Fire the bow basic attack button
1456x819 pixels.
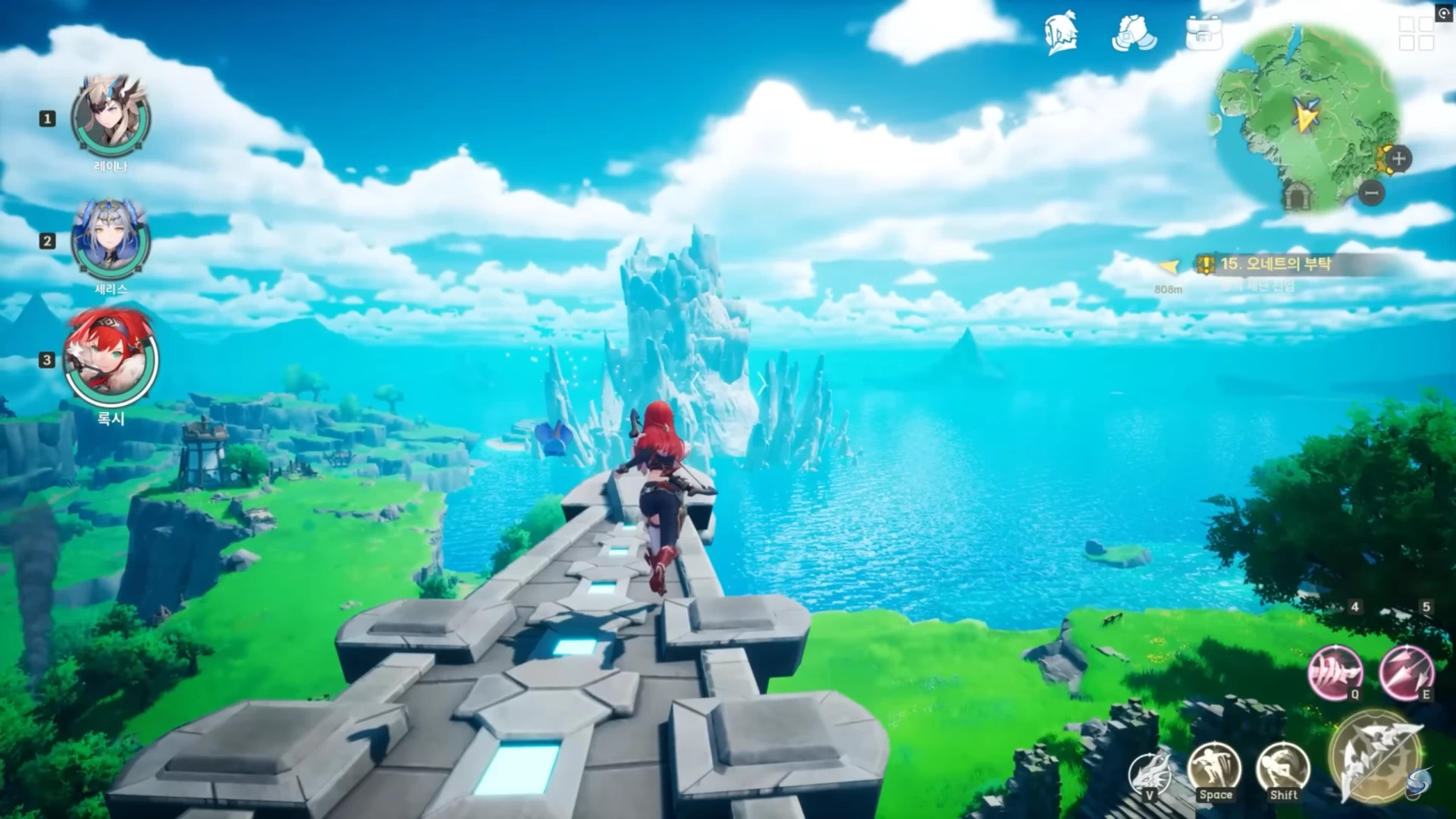coord(1375,755)
